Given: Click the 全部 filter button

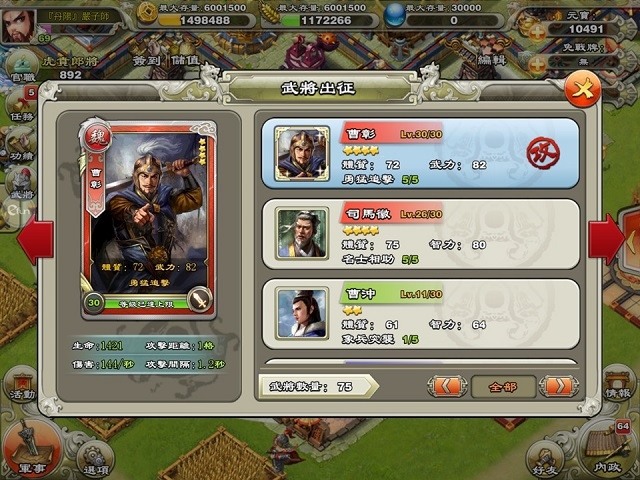Looking at the screenshot, I should pos(503,385).
